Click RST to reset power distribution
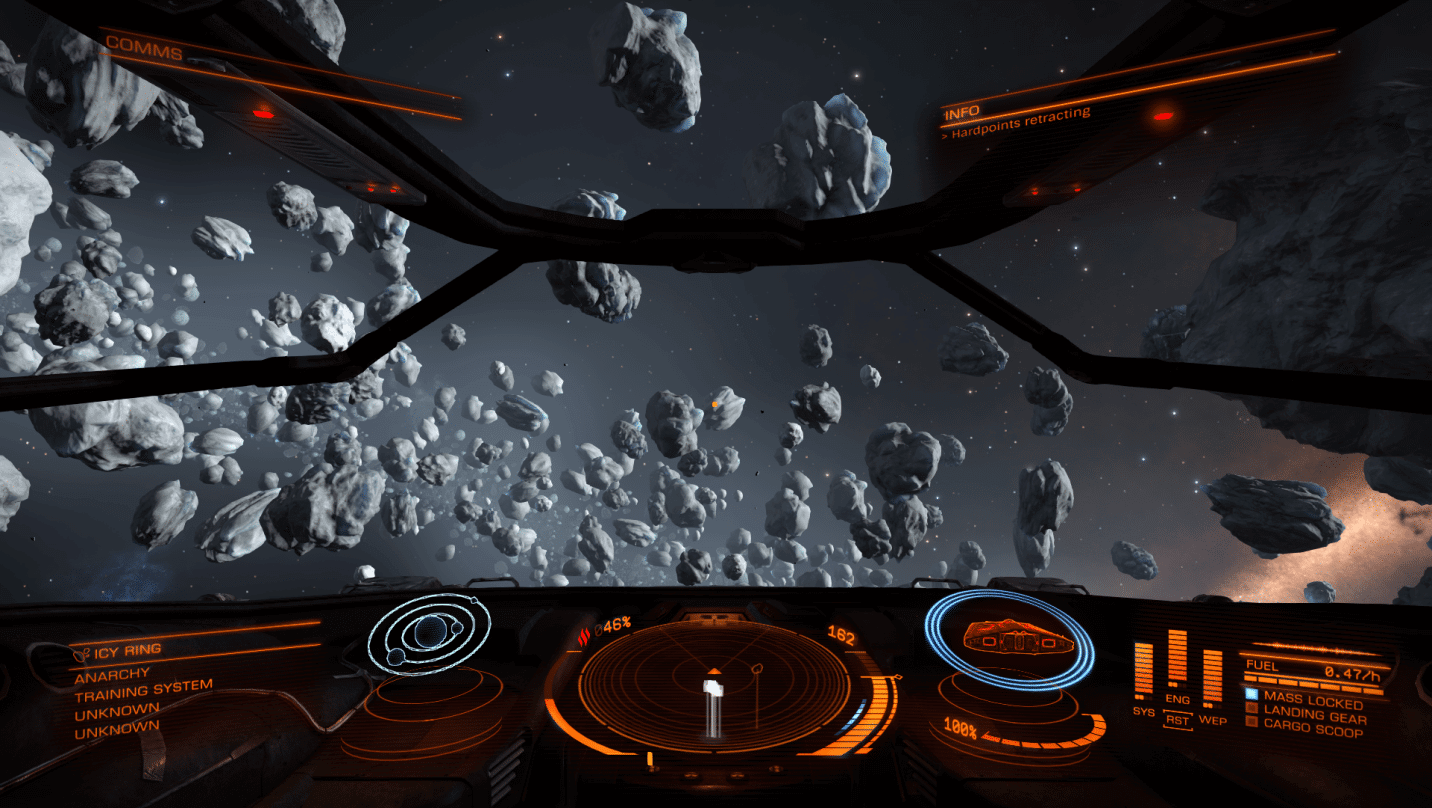The image size is (1432, 808). (1178, 720)
